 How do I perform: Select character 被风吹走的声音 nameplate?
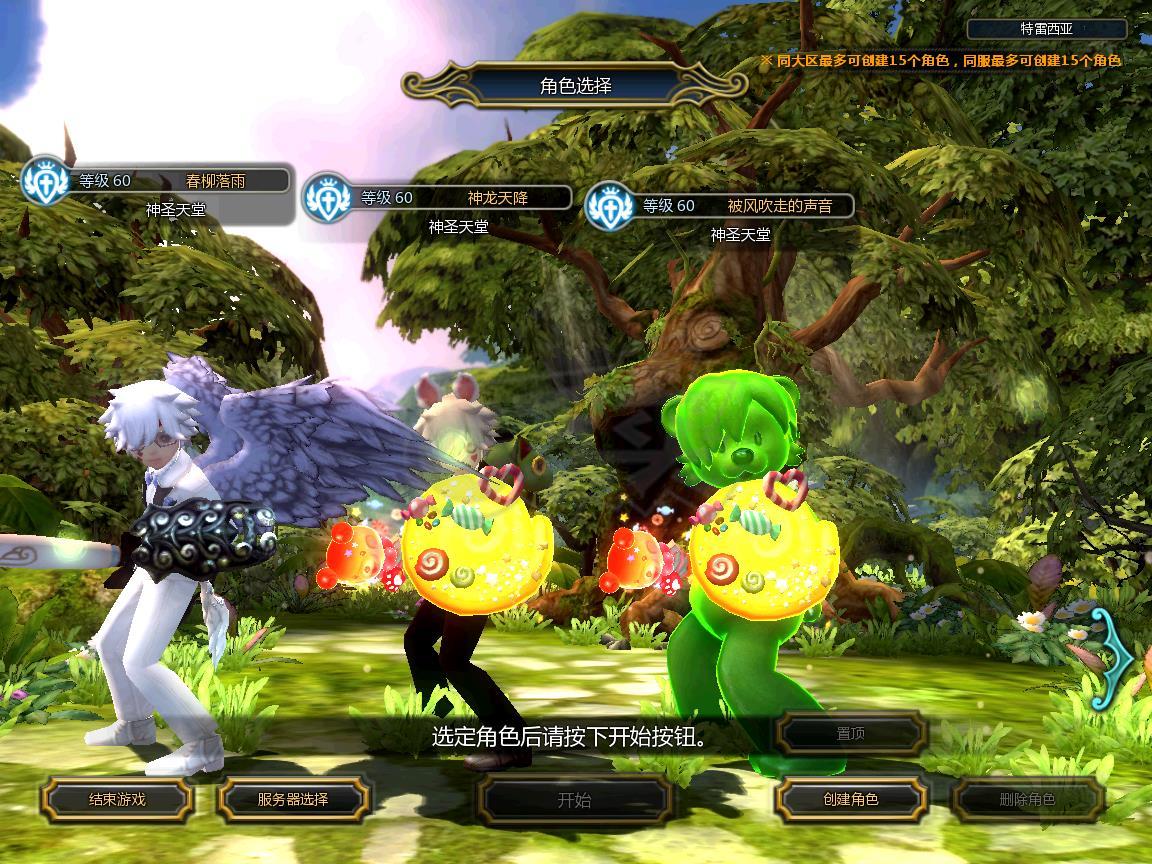tap(779, 206)
